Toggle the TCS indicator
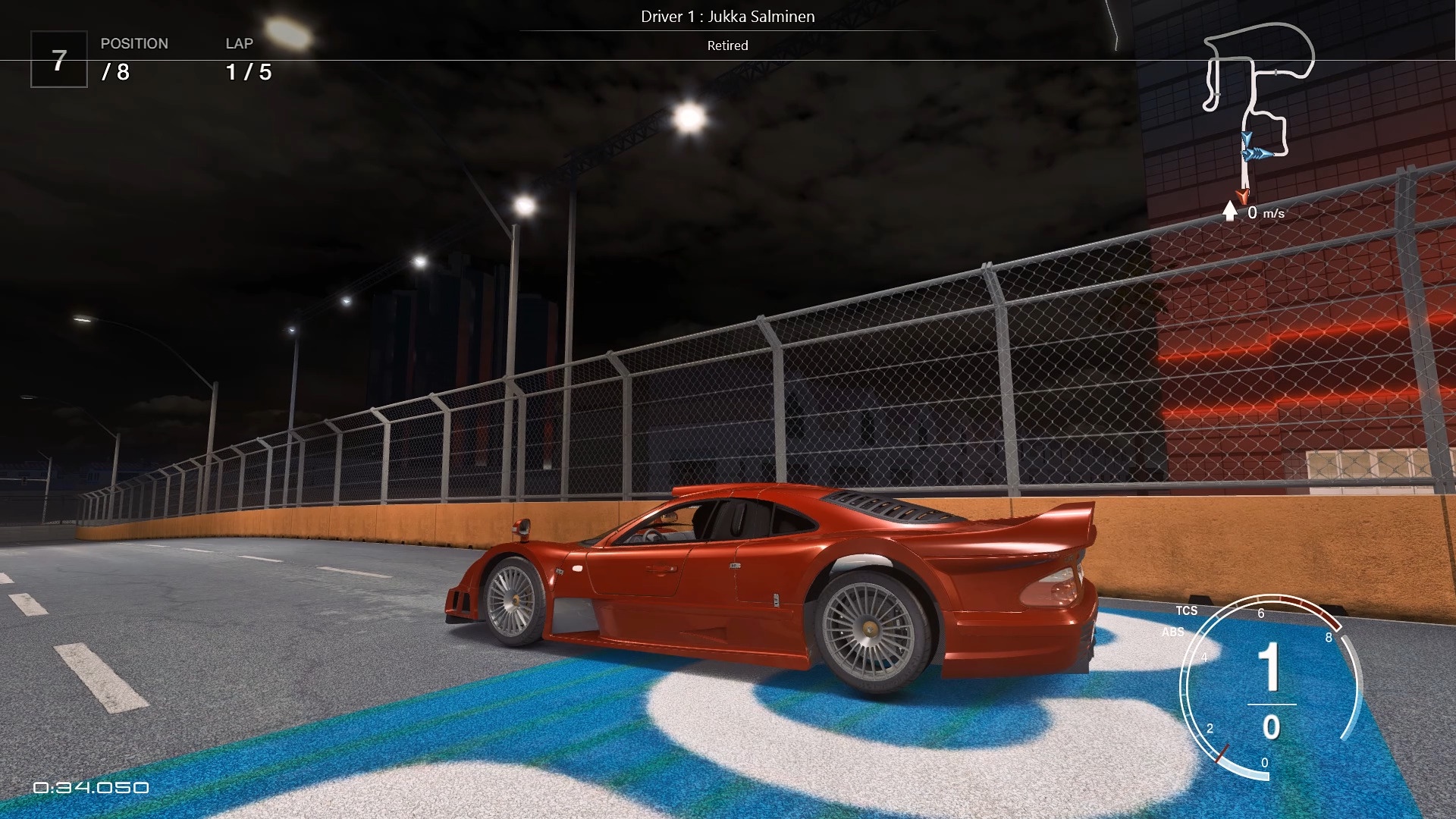 [x=1187, y=610]
